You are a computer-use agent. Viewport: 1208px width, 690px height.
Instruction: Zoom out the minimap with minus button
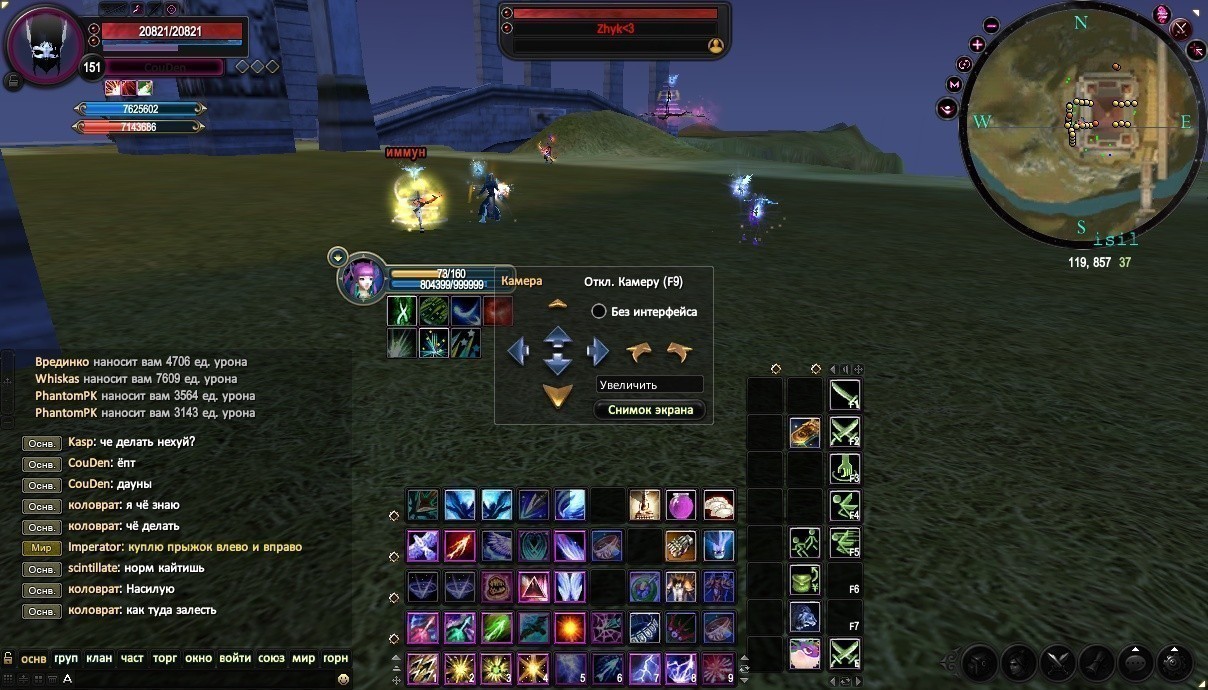991,26
